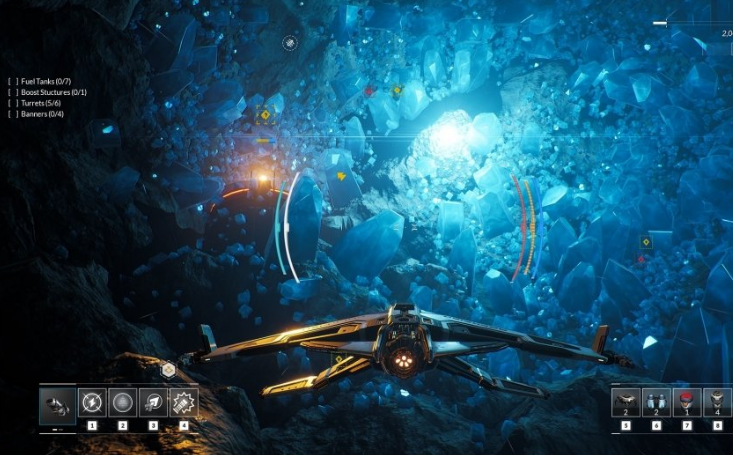The image size is (733, 455).
Task: Select the equipped weapon slot in the hotbar
Action: (x=56, y=405)
